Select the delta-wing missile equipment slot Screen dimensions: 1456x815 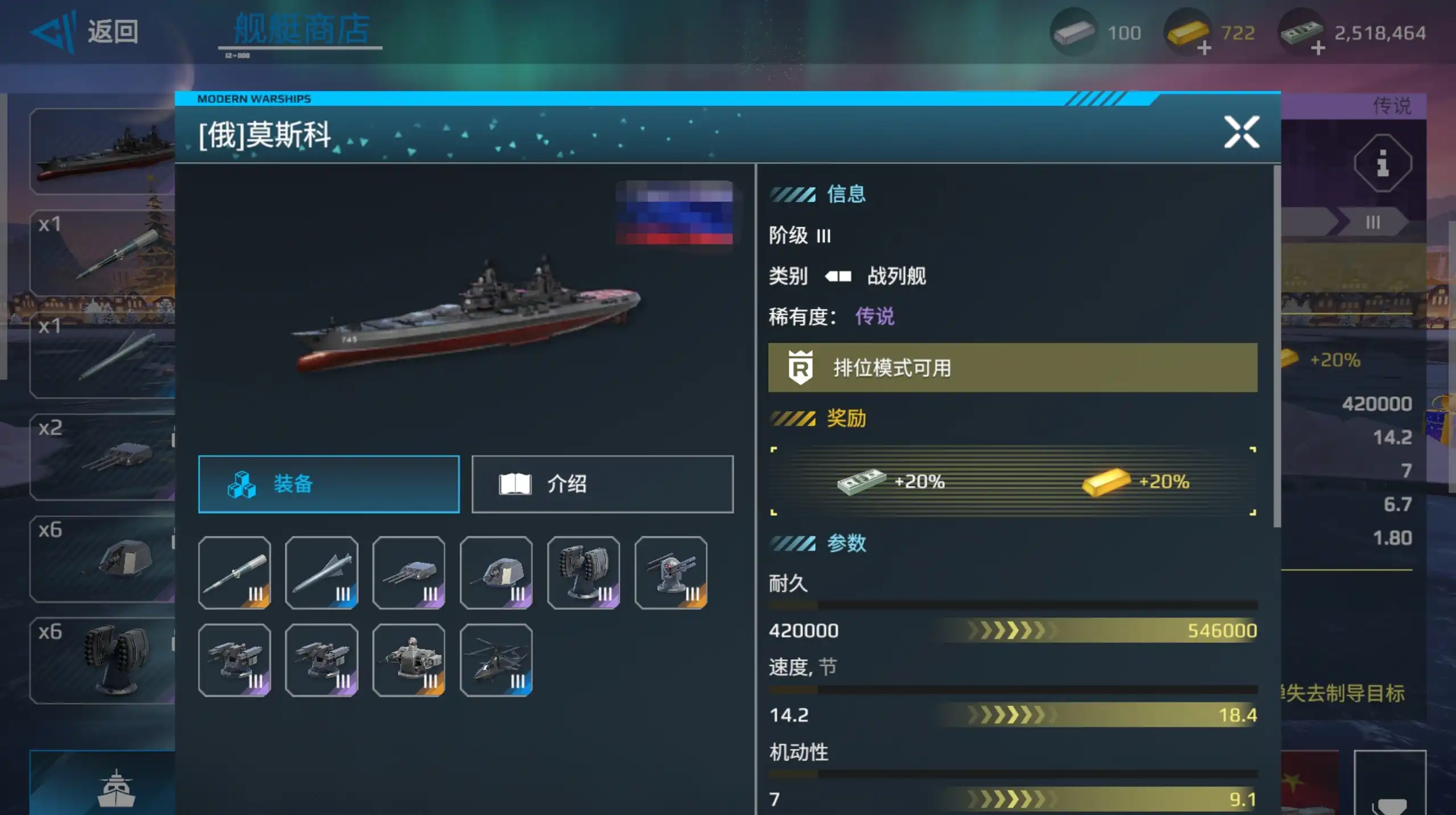[x=322, y=573]
